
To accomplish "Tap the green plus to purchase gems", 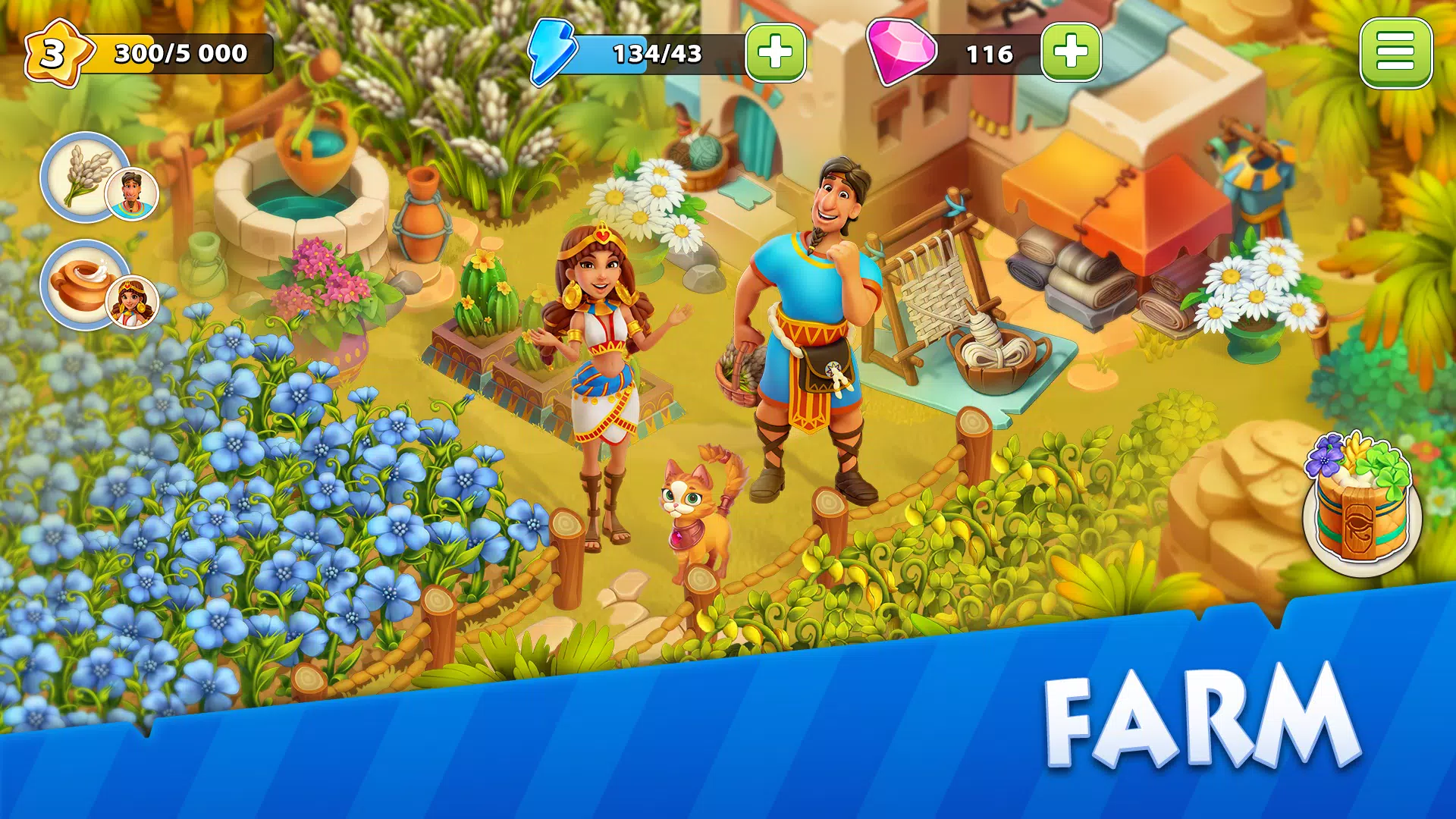I will (x=1069, y=52).
